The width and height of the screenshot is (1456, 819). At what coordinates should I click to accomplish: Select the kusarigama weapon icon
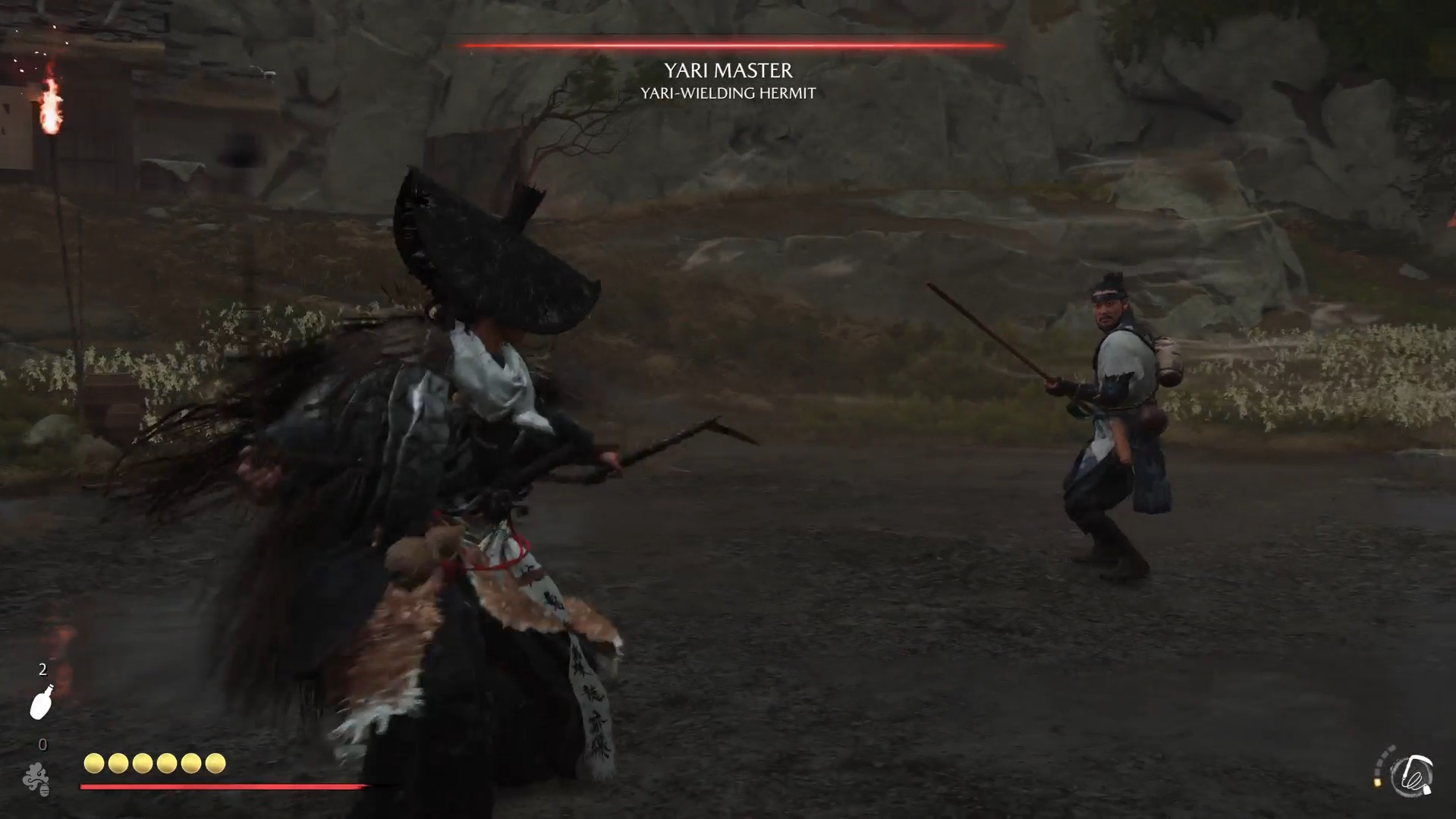(1413, 776)
